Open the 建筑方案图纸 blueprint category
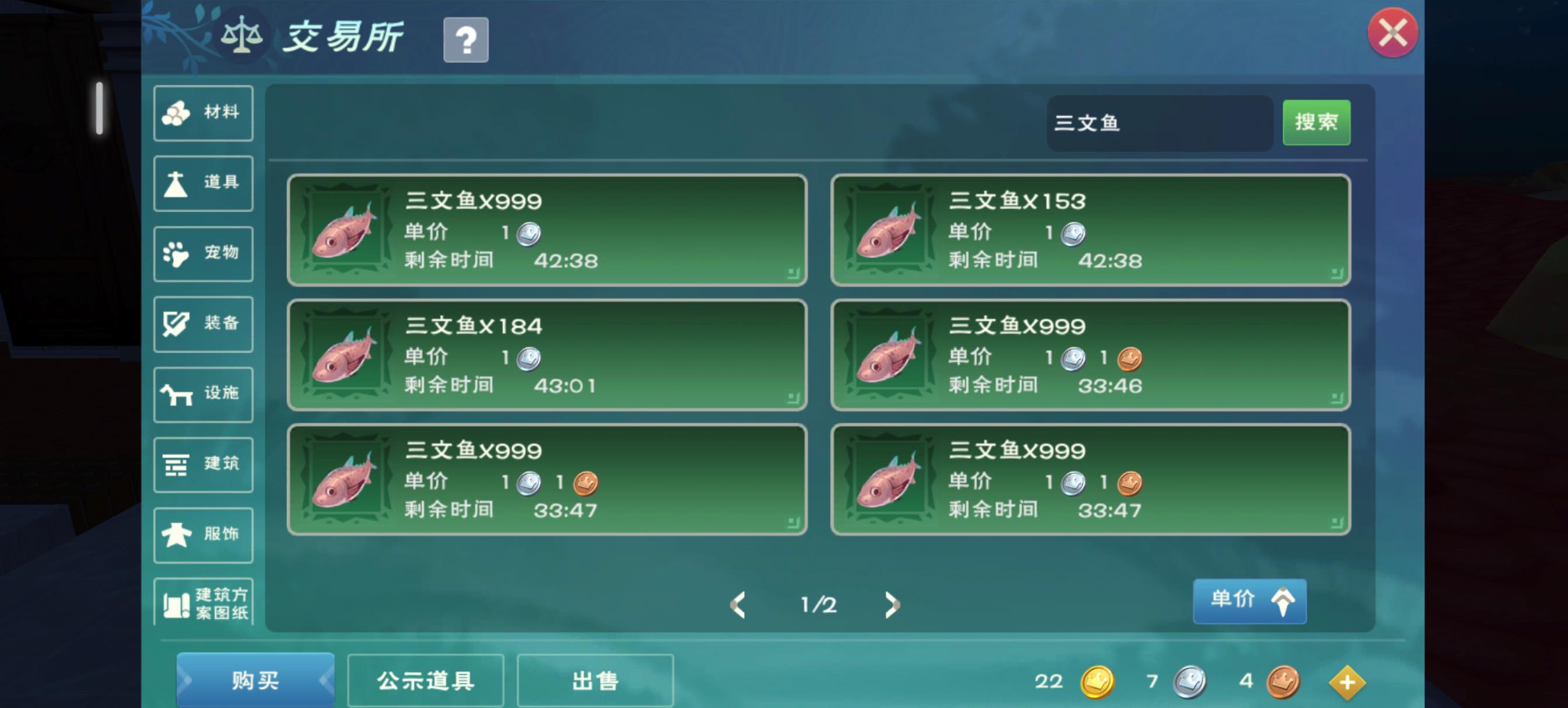1568x708 pixels. click(x=202, y=604)
